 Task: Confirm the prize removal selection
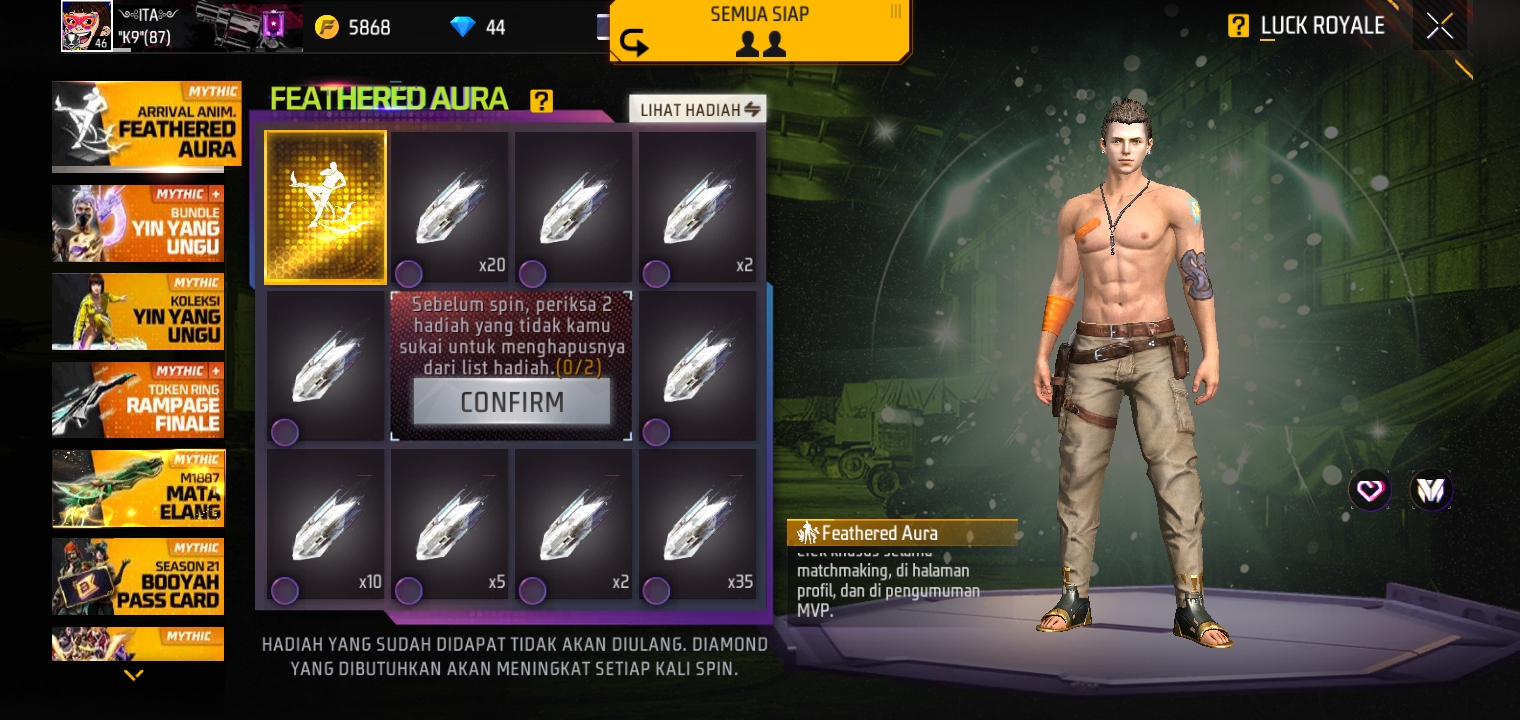[x=511, y=402]
